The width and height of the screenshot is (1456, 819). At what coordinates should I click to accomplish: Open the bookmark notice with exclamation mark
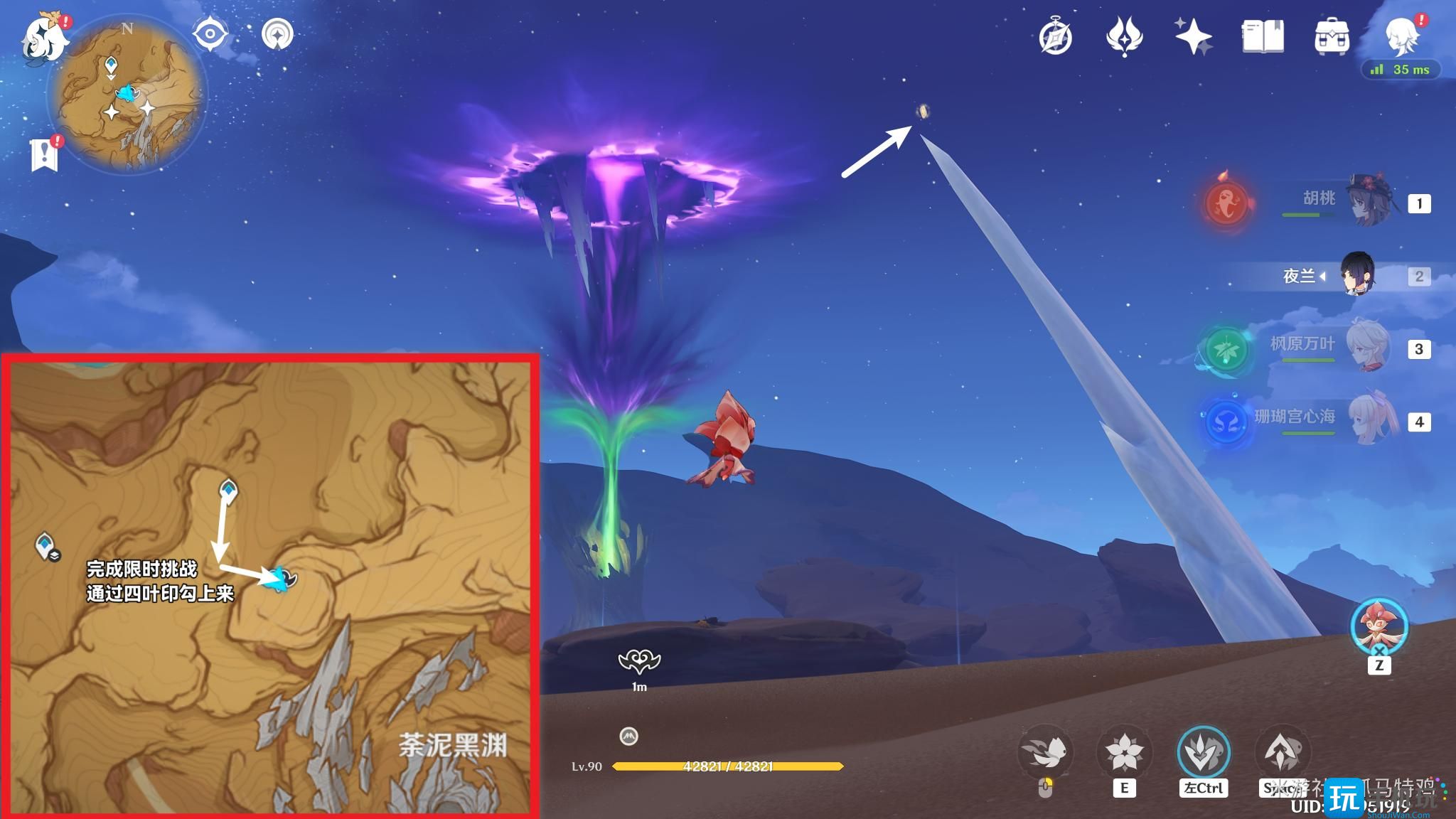tap(45, 154)
